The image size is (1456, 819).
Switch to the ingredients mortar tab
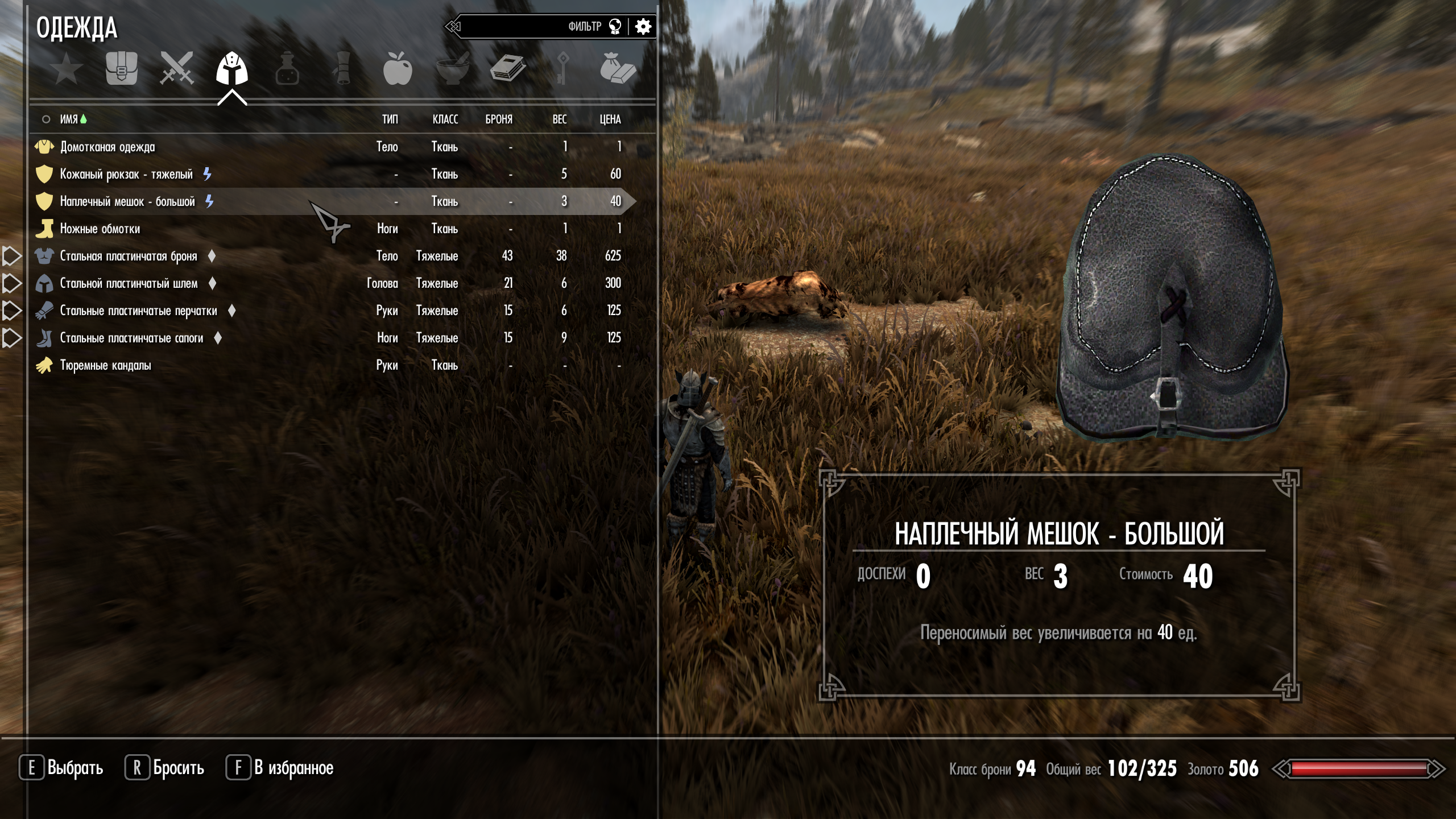pos(452,69)
